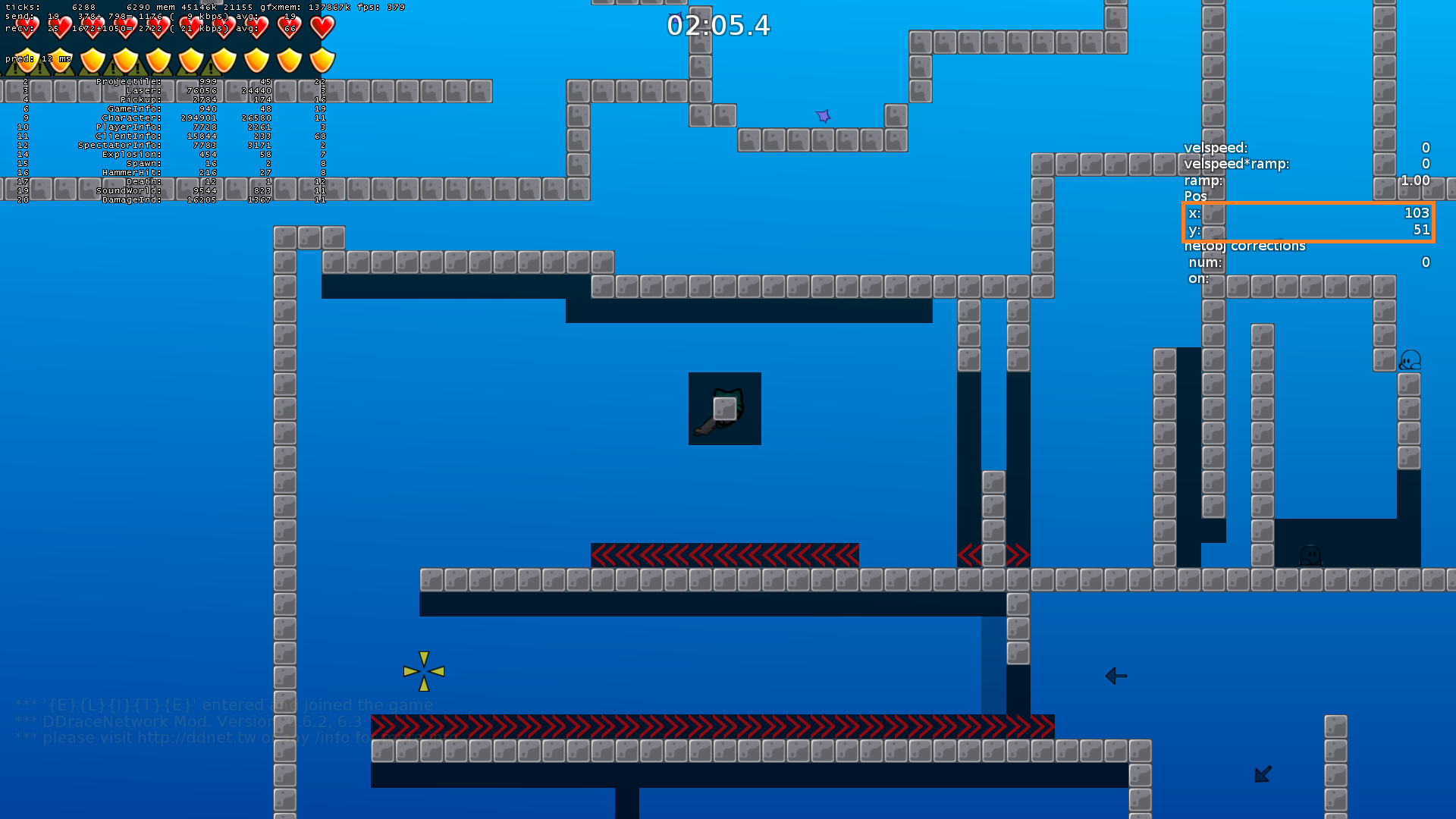Click the diagonal arrow near the bottom spikes
This screenshot has width=1456, height=819.
coord(1261,774)
